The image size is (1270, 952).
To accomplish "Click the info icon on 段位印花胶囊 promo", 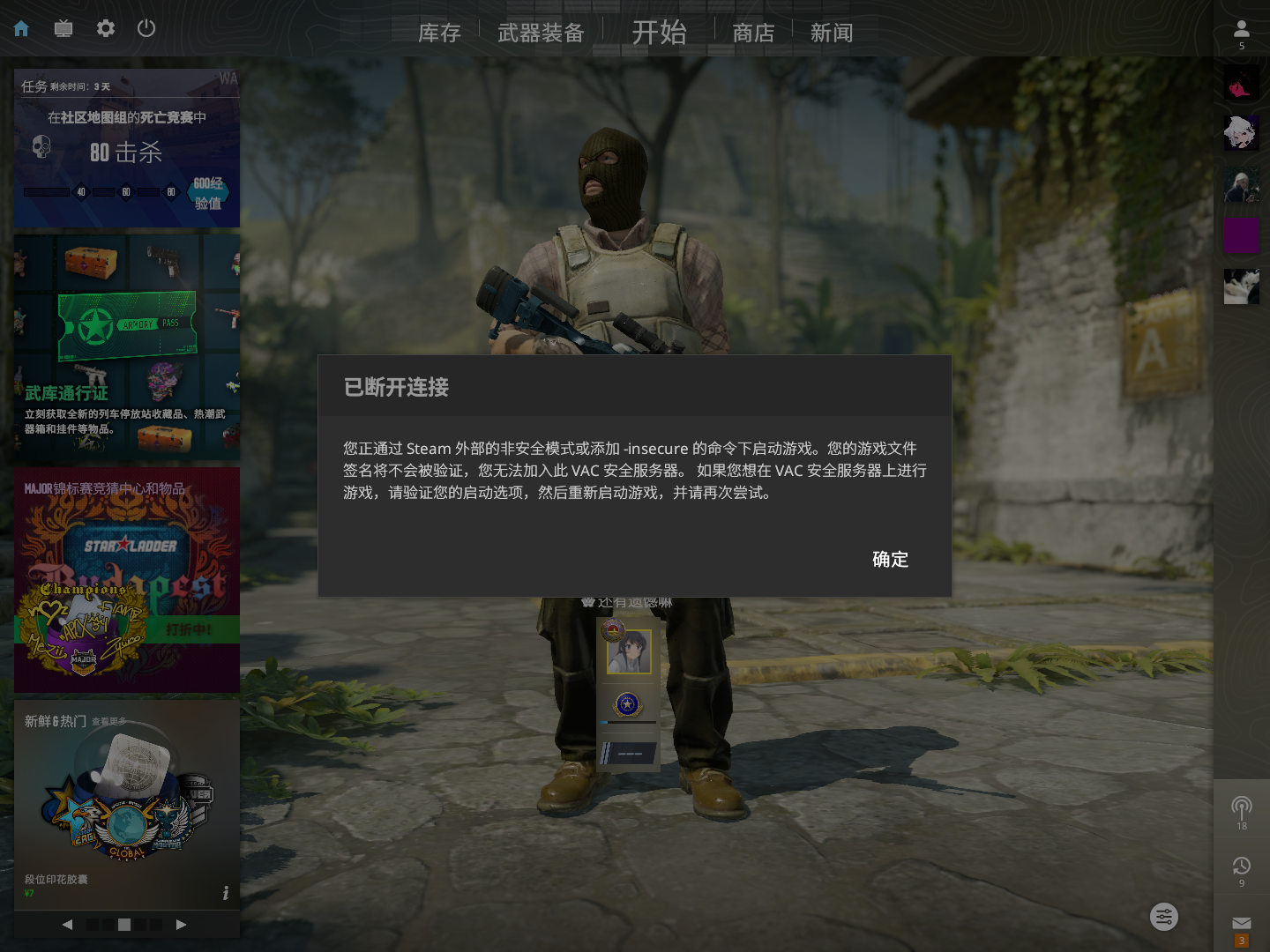I will tap(225, 893).
